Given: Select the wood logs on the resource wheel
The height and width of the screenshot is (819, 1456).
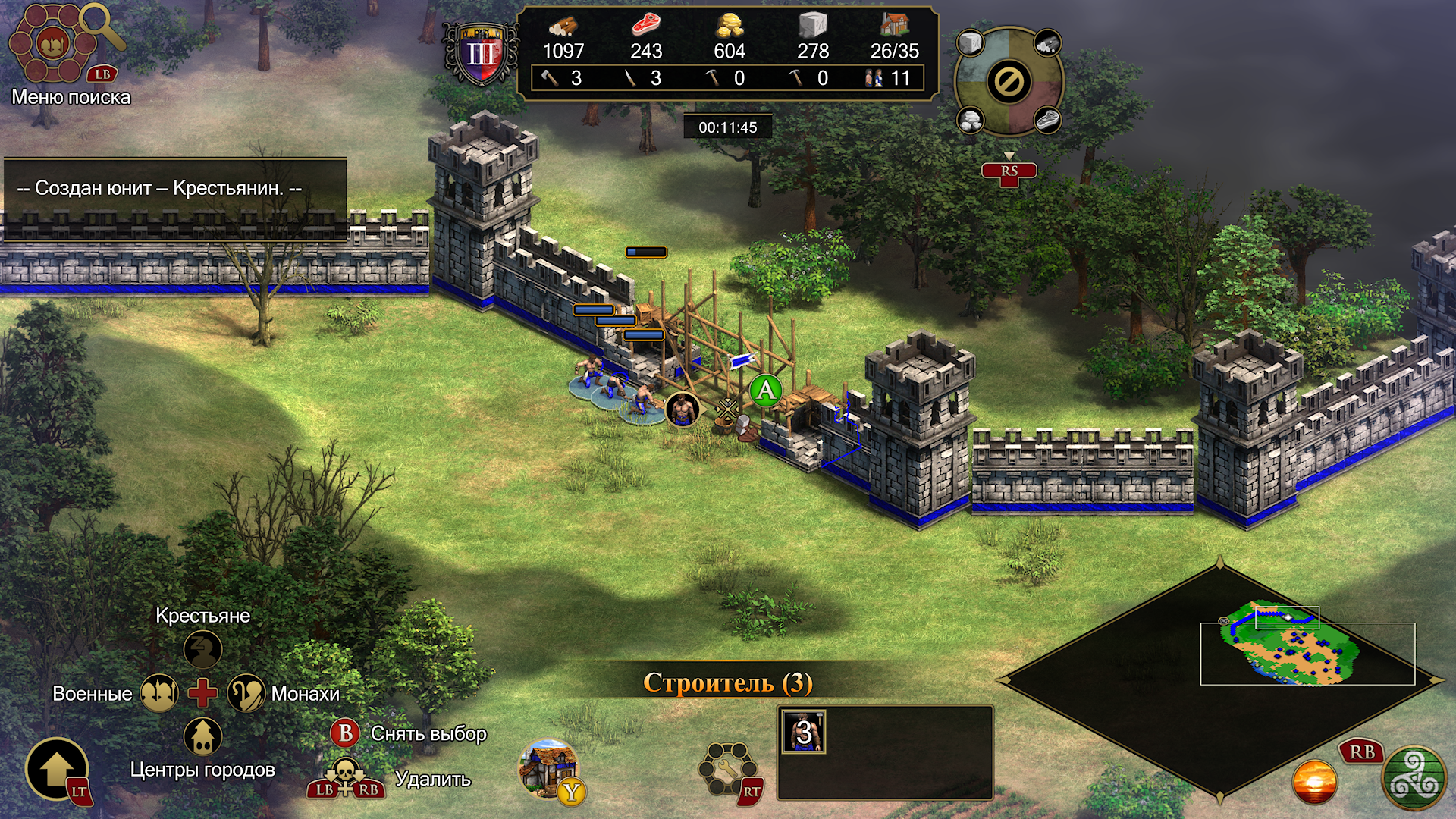Looking at the screenshot, I should coord(1047,42).
